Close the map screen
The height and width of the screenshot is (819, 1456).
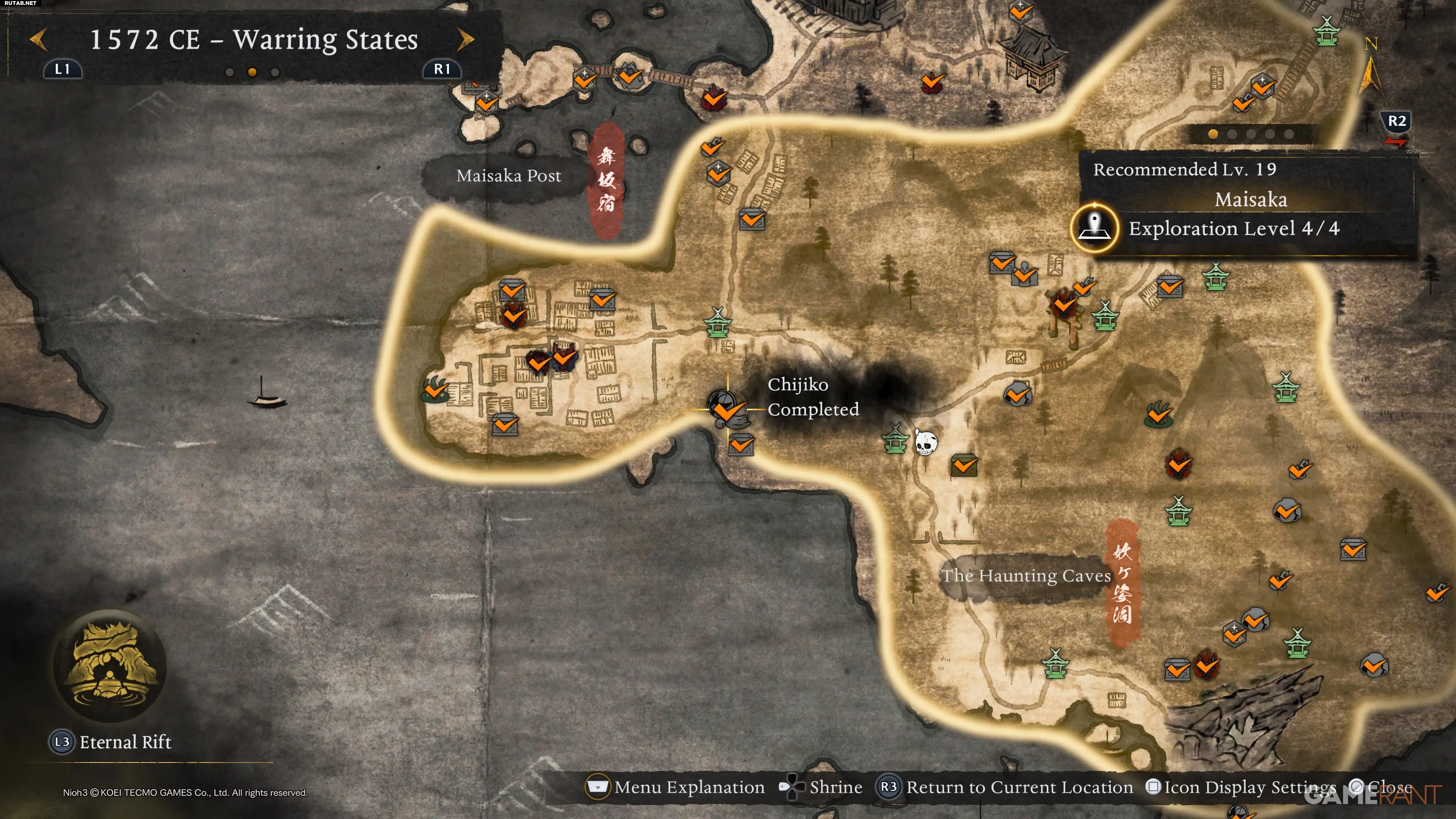point(1381,787)
